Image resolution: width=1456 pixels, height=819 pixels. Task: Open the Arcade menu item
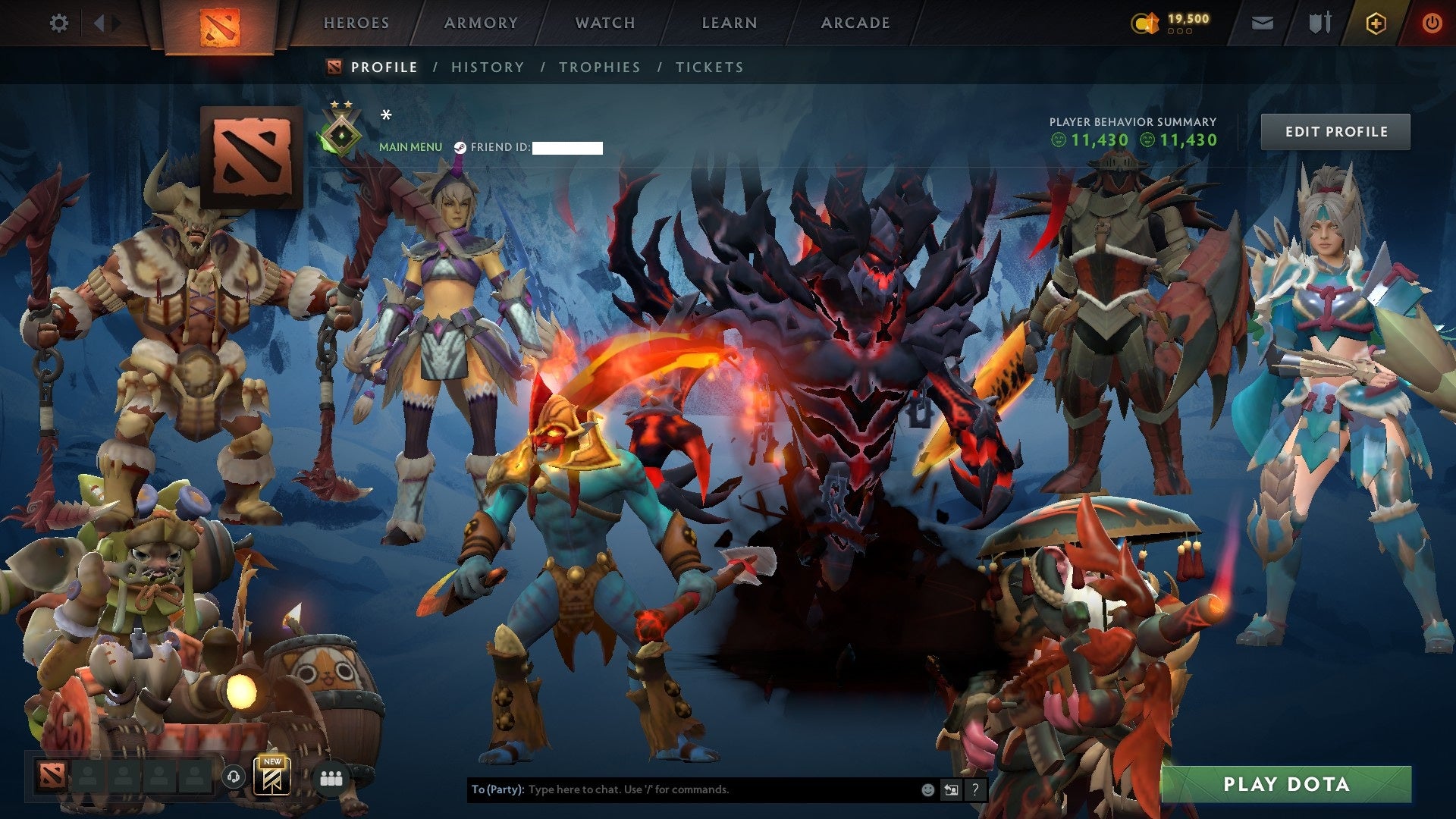(855, 23)
